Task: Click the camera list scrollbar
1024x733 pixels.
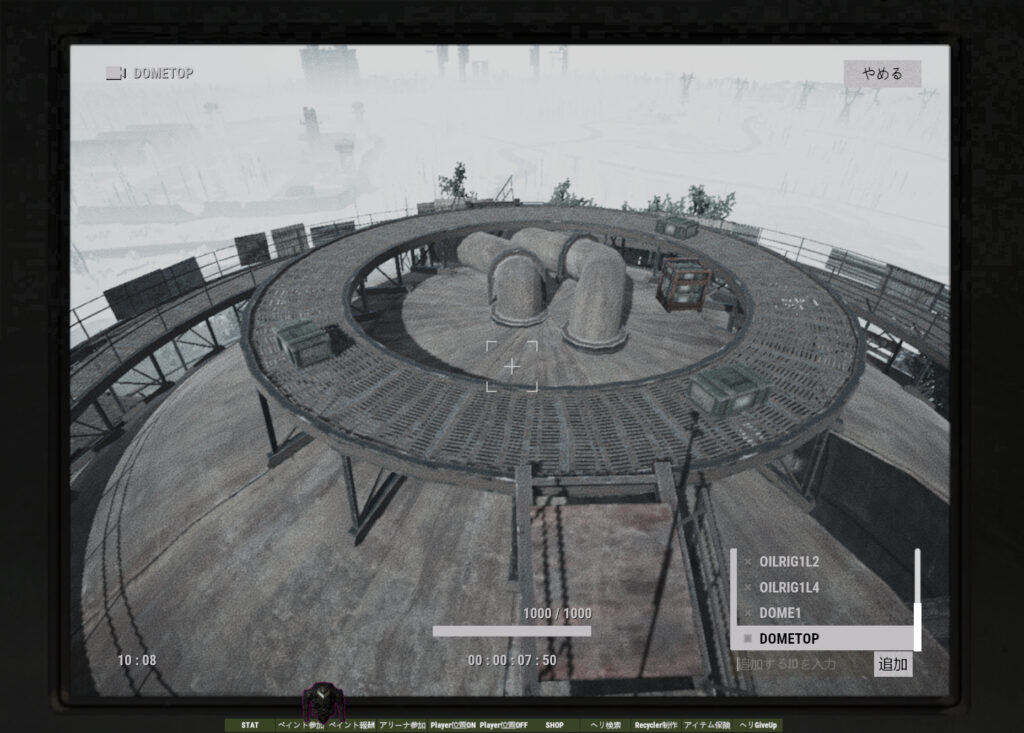Action: [917, 599]
